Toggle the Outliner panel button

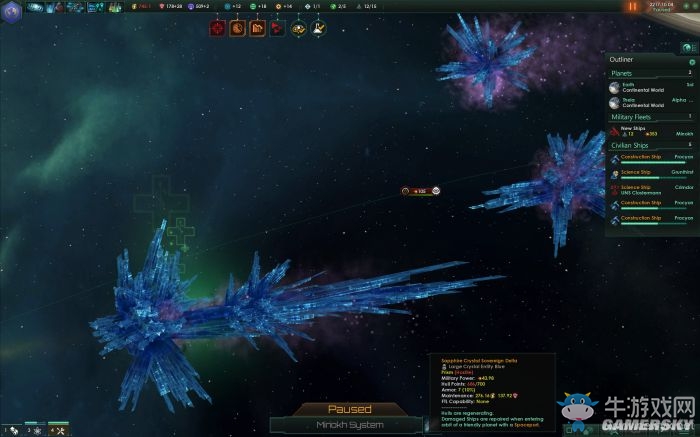687,48
